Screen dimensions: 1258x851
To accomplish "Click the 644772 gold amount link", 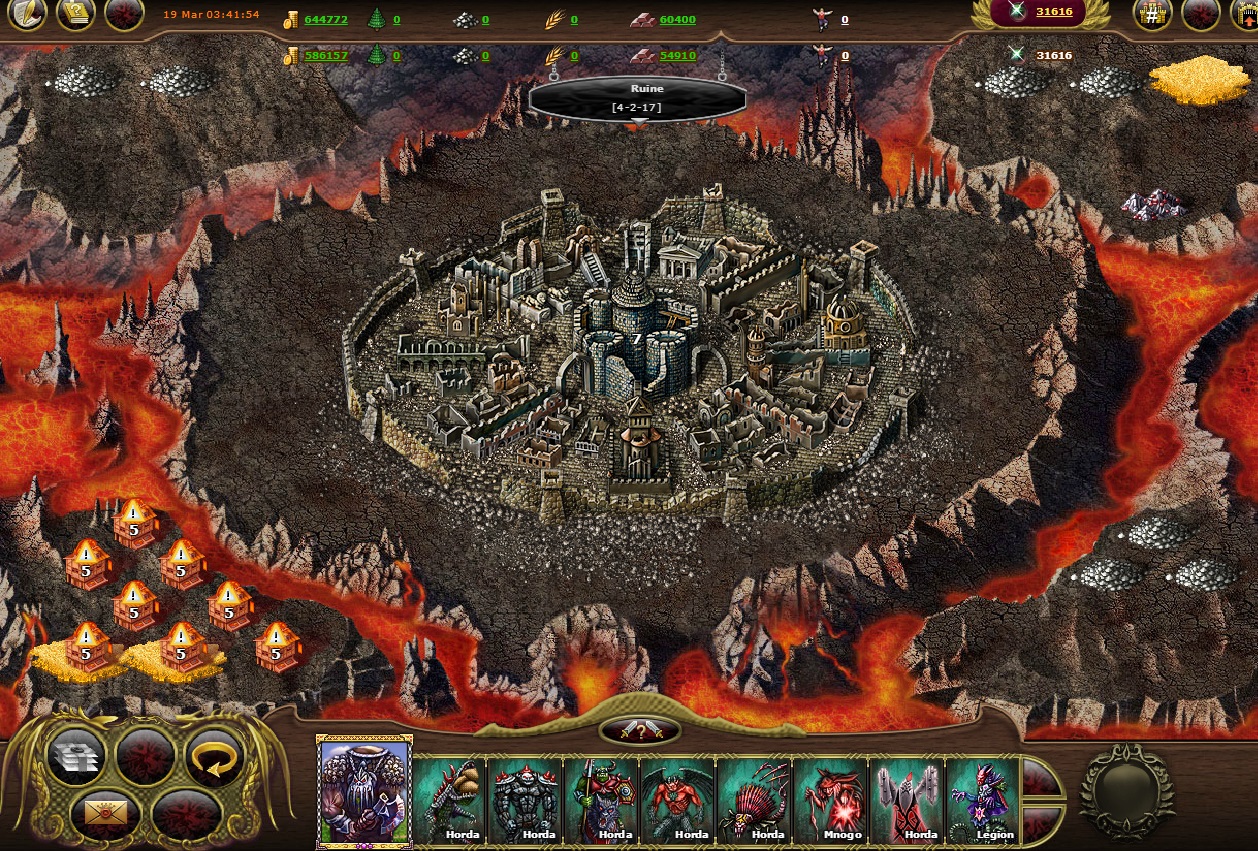I will click(326, 20).
